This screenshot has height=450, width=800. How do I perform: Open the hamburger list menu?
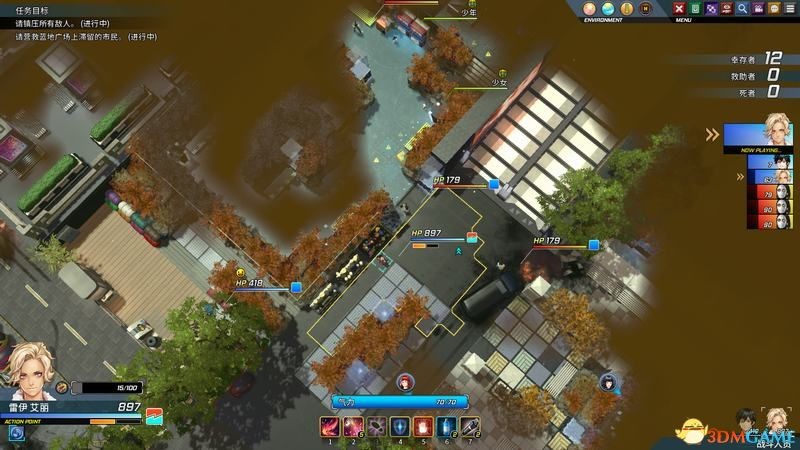coord(788,9)
